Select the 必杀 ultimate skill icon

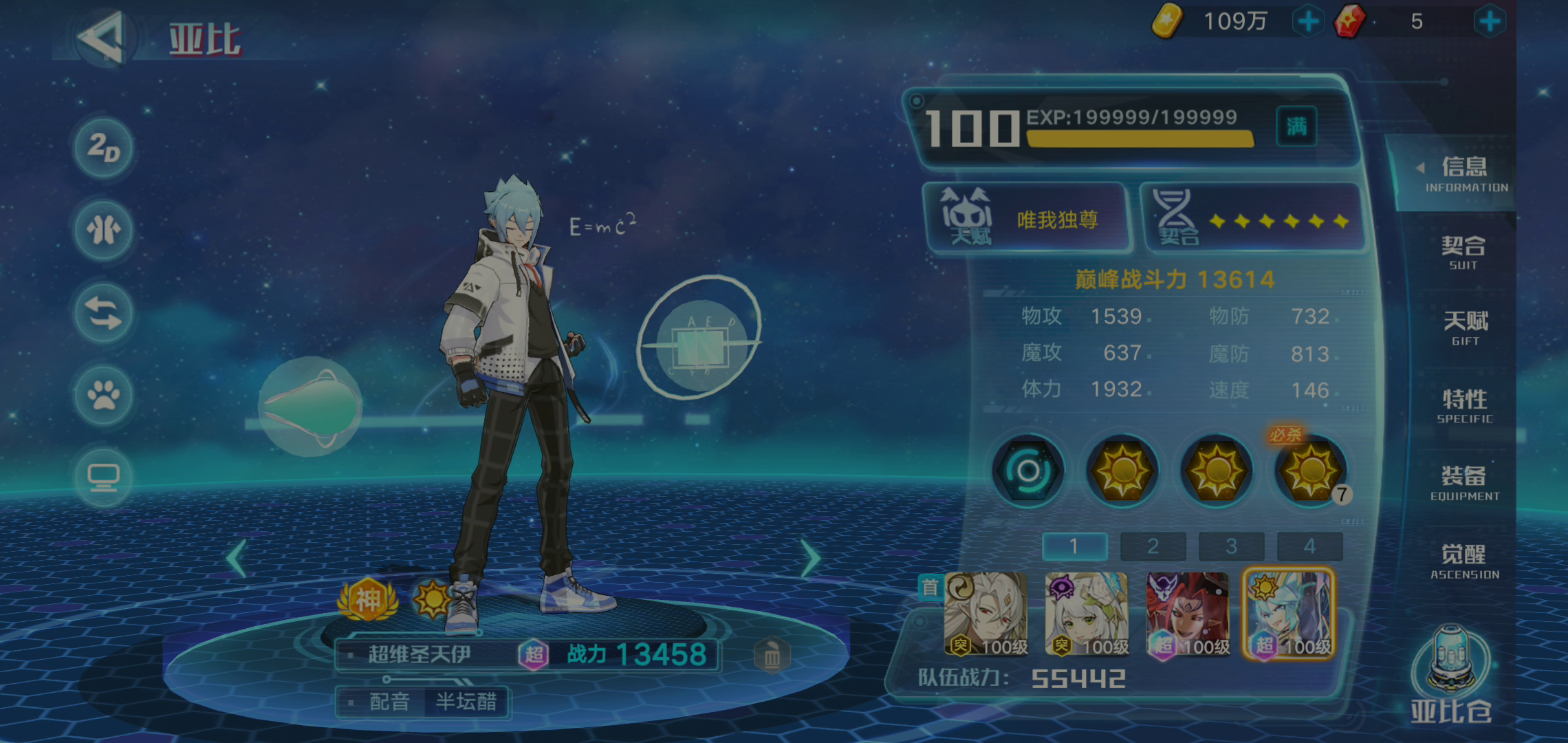click(1310, 471)
